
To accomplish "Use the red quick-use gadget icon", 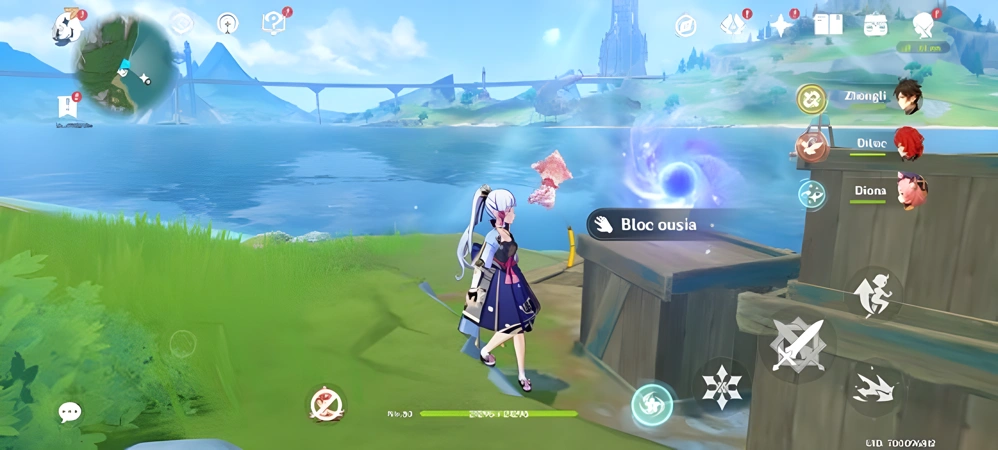I will click(x=324, y=404).
